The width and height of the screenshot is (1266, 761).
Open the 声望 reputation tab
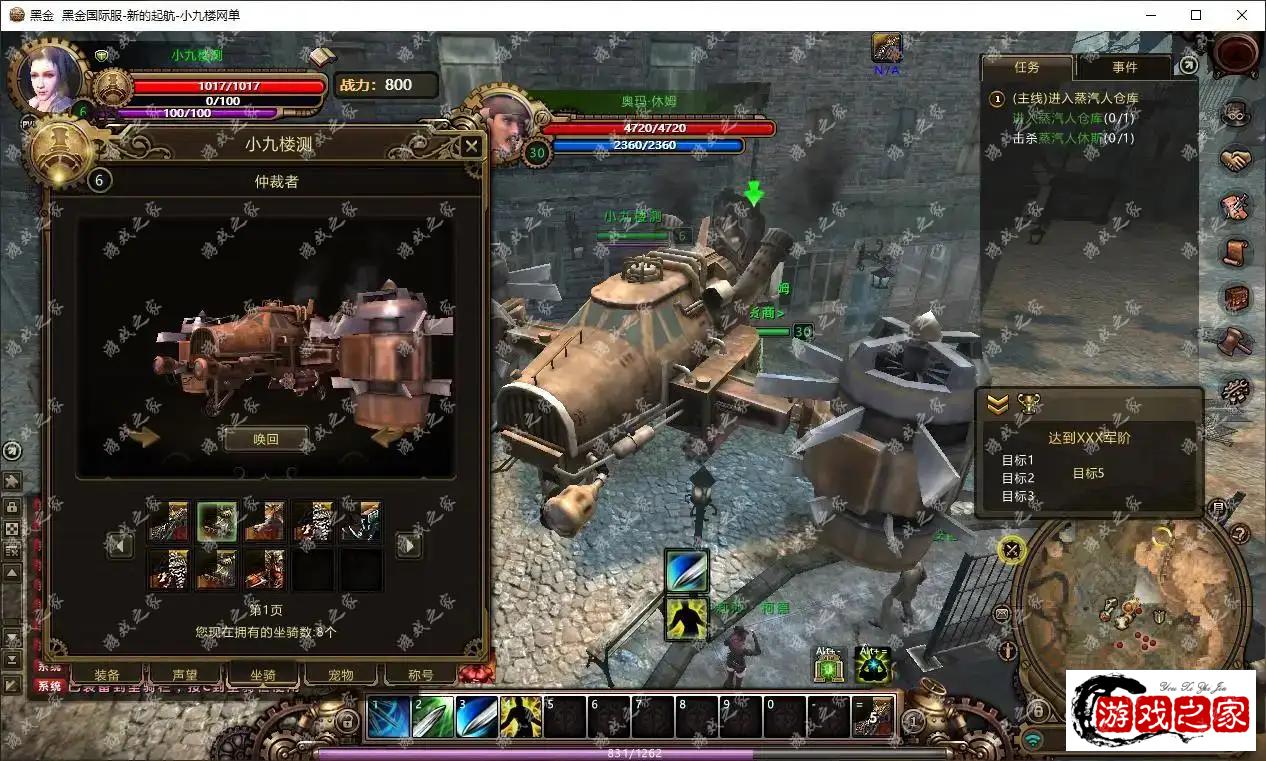coord(184,675)
